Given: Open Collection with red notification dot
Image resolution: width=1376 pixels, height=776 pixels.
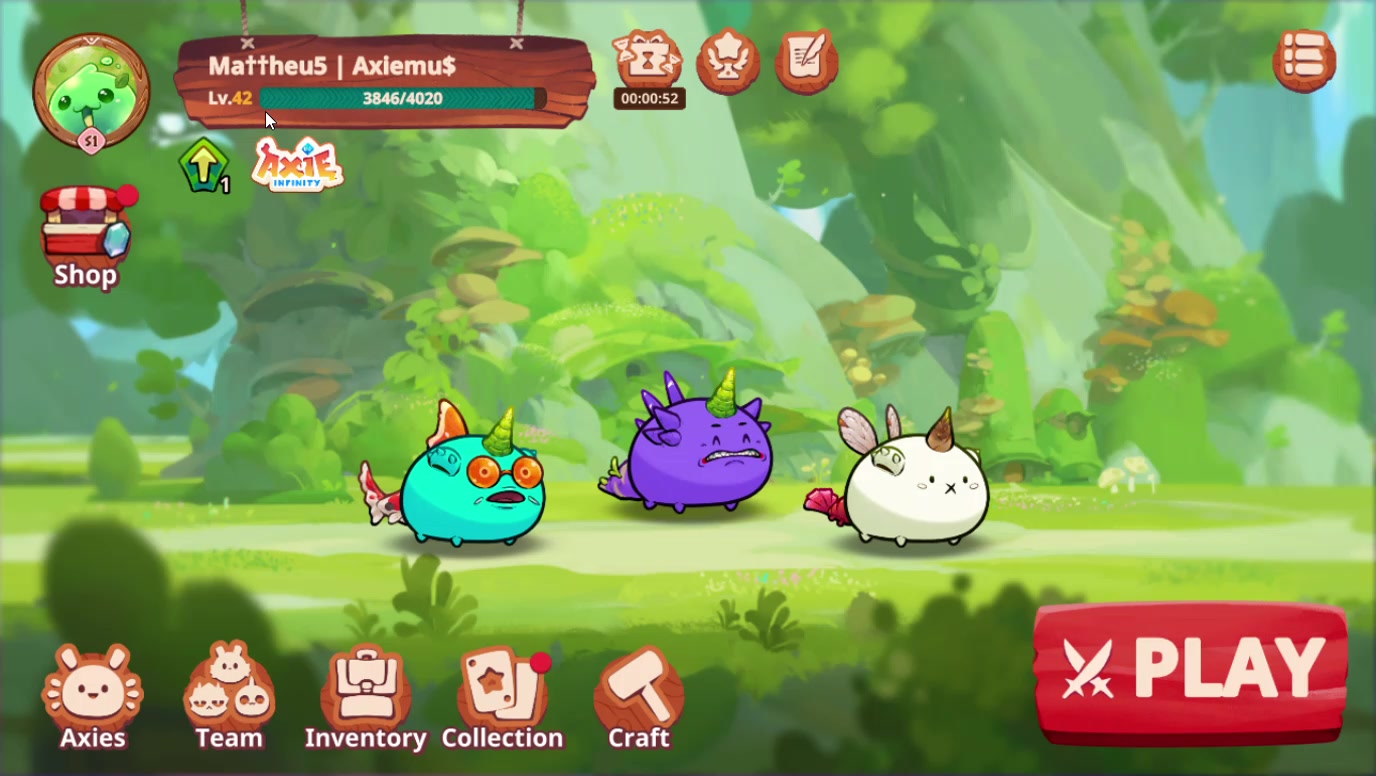Looking at the screenshot, I should (503, 690).
